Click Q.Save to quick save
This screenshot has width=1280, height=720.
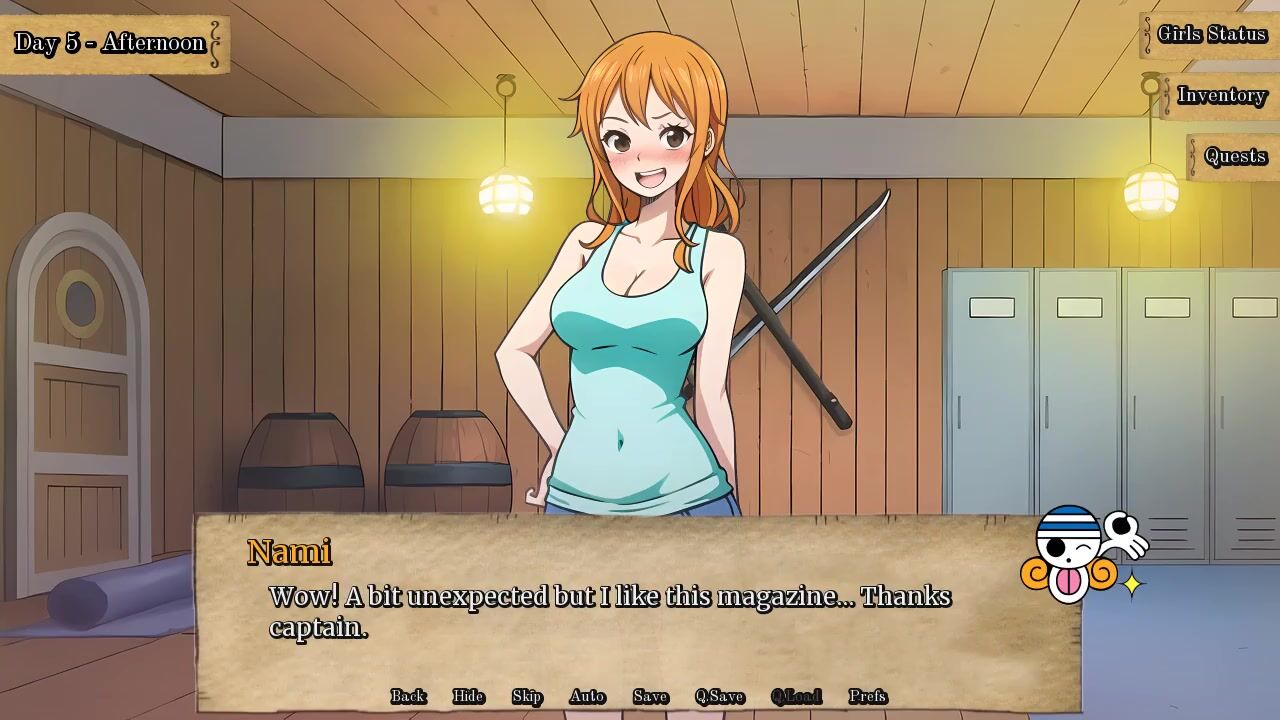click(x=719, y=696)
